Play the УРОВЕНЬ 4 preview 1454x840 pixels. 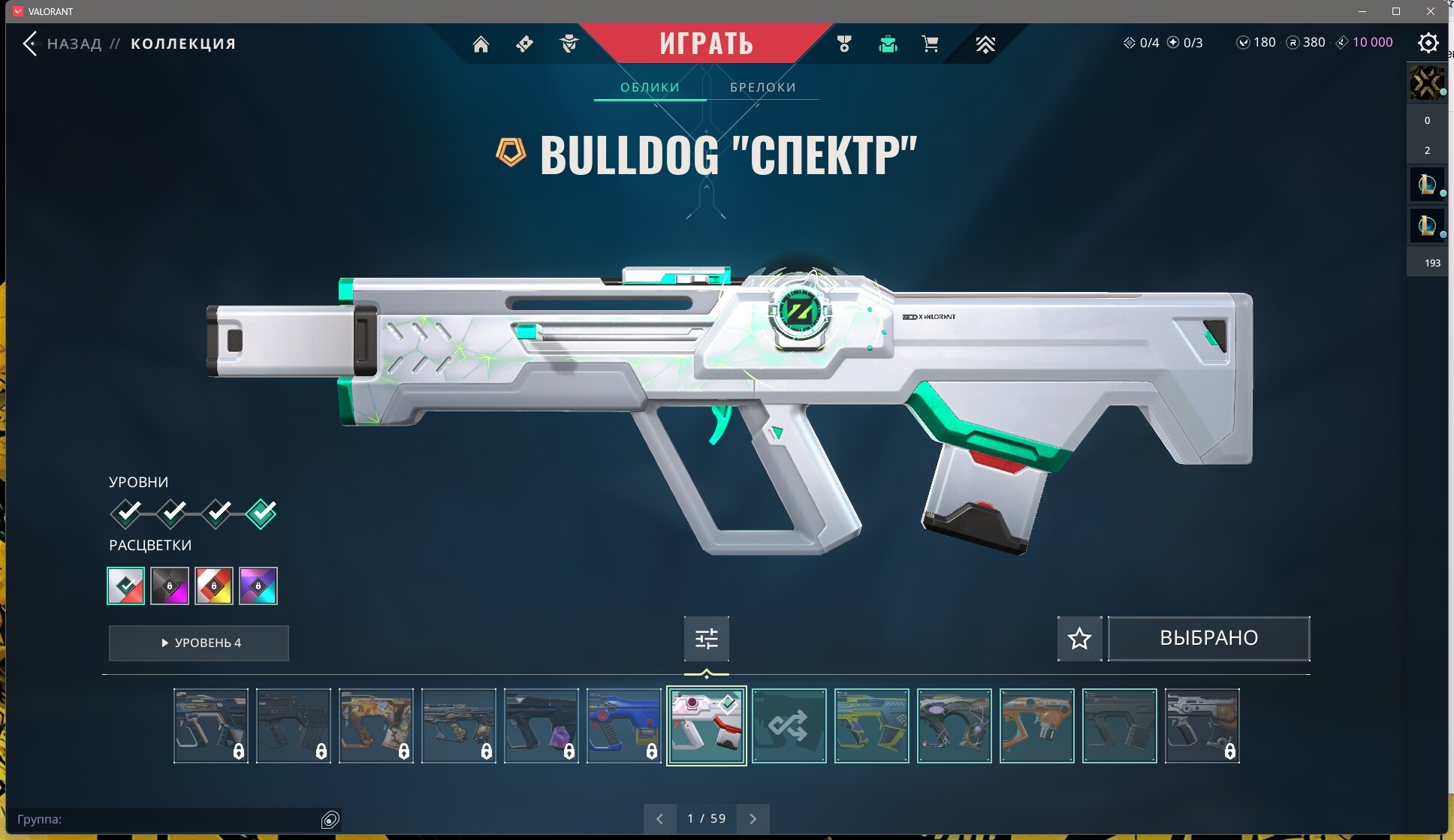tap(199, 643)
